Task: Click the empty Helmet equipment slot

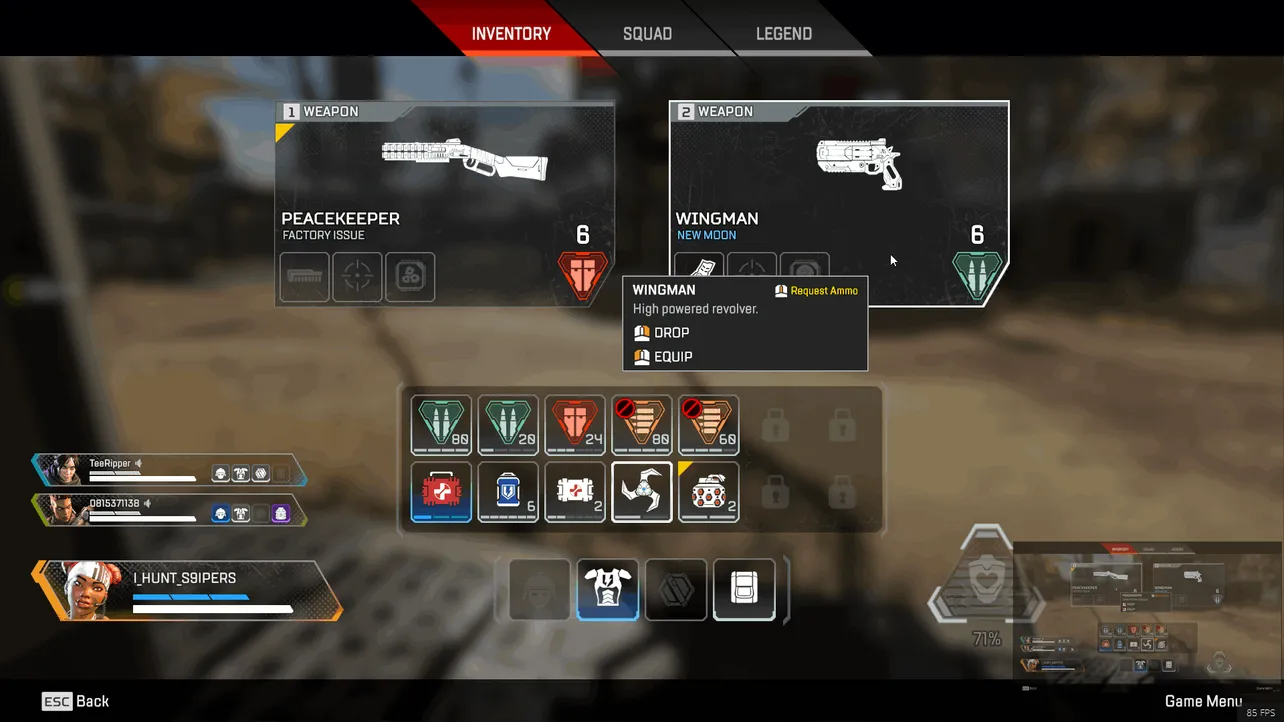Action: (x=539, y=589)
